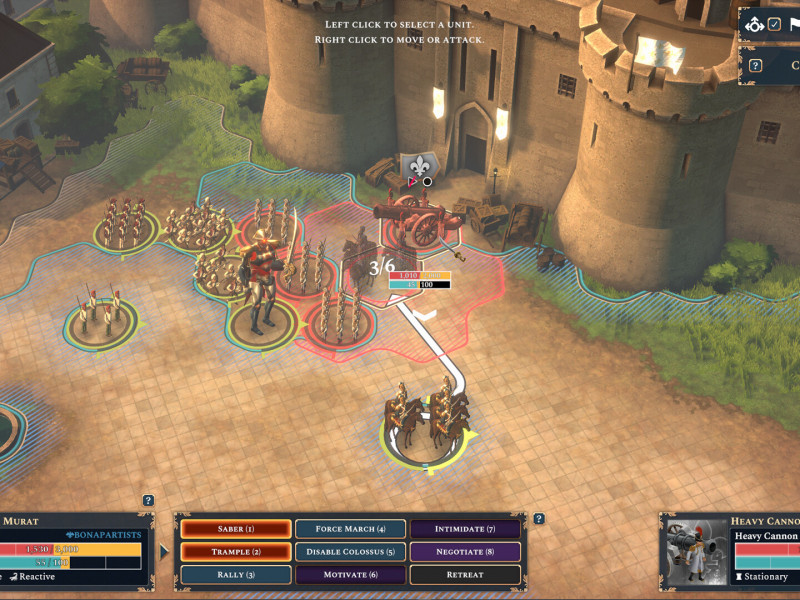Activate the Trample ability

point(236,551)
